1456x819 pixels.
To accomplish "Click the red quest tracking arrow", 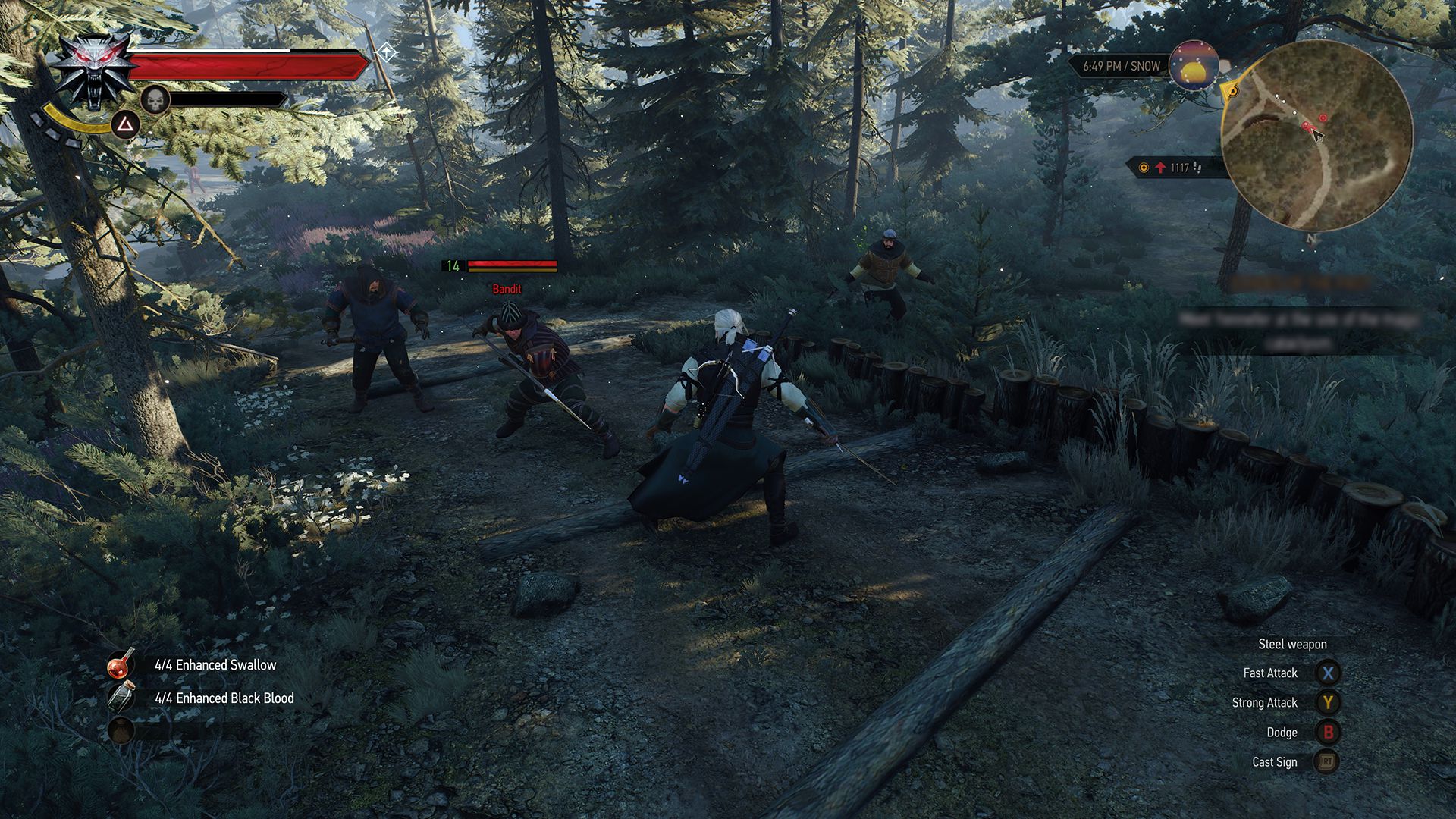I will (x=1159, y=168).
